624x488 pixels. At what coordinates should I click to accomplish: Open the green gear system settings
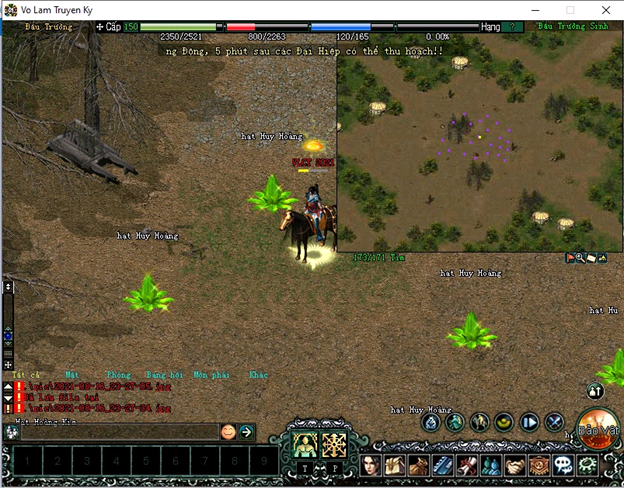coord(587,465)
